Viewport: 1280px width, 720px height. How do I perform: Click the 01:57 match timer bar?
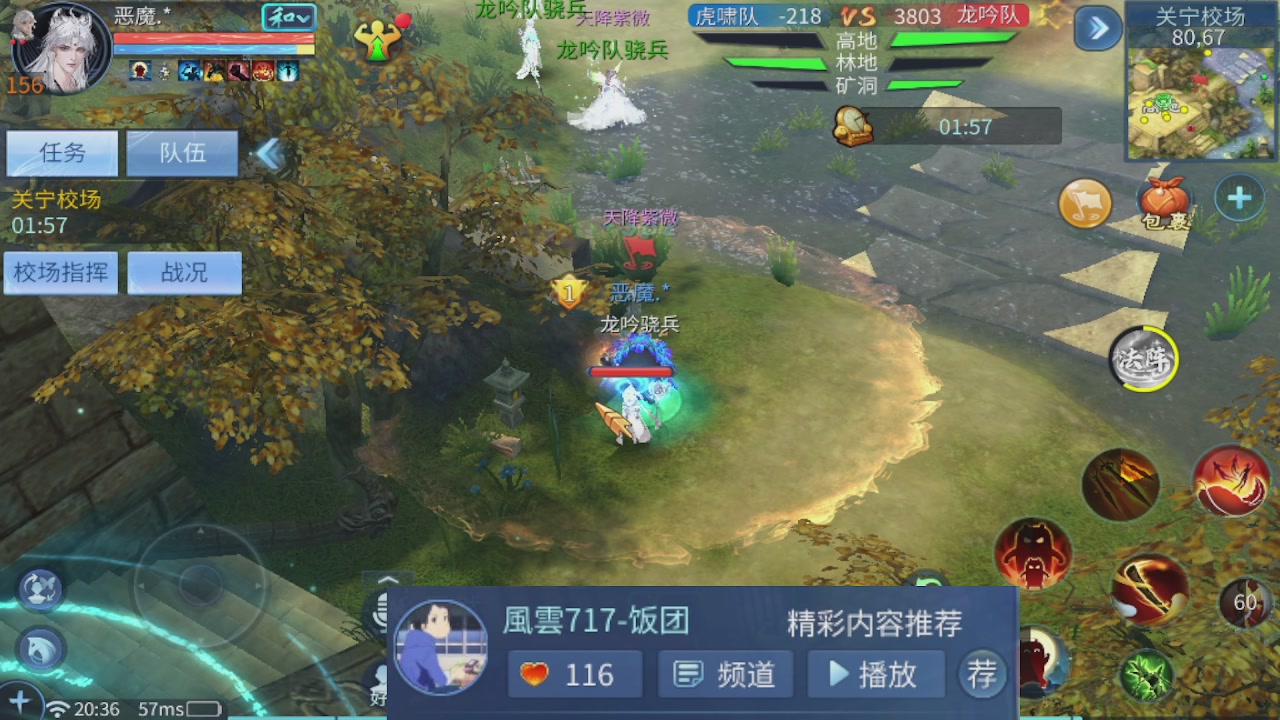[965, 126]
